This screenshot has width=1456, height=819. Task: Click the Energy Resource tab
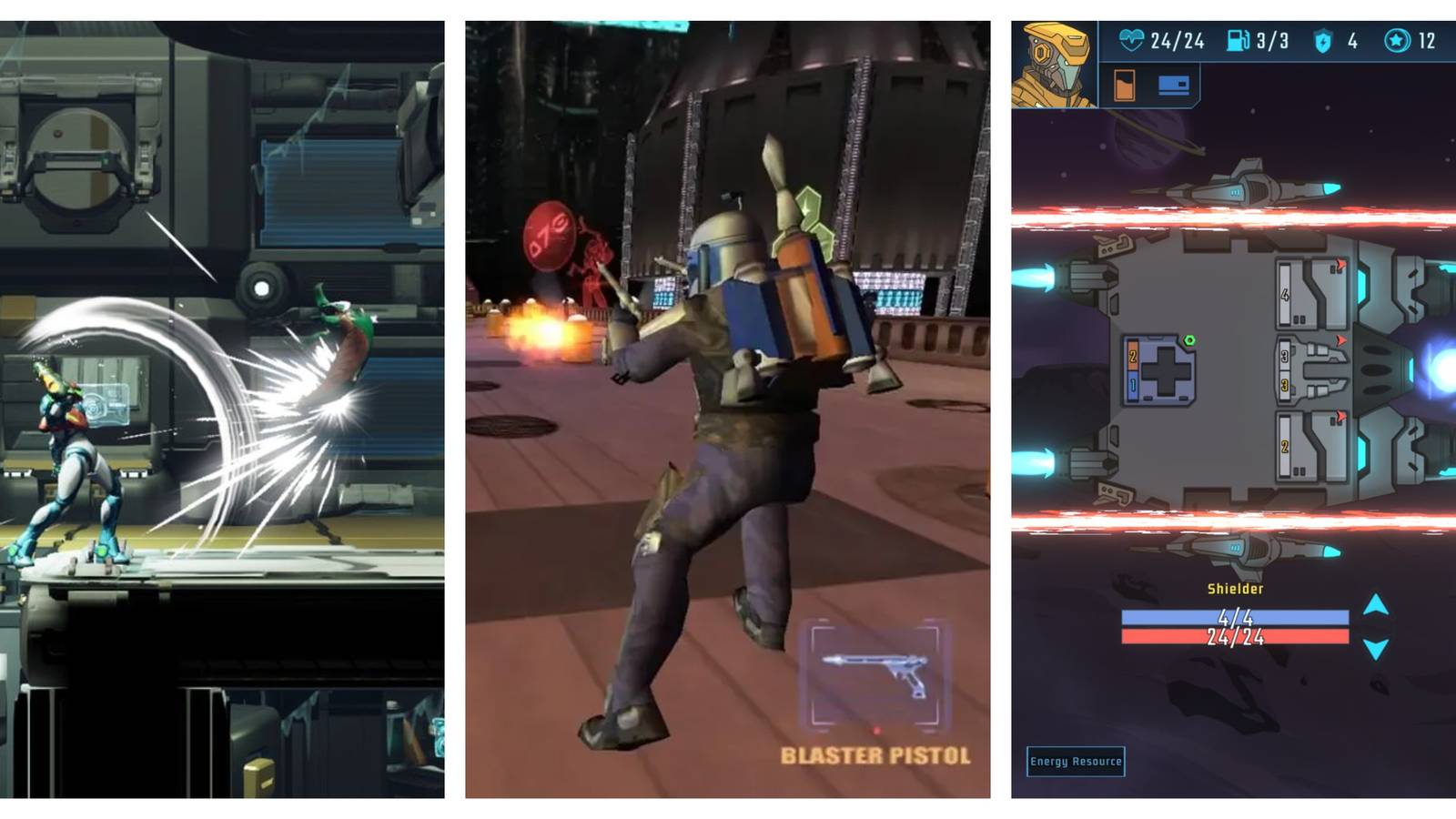pos(1076,762)
